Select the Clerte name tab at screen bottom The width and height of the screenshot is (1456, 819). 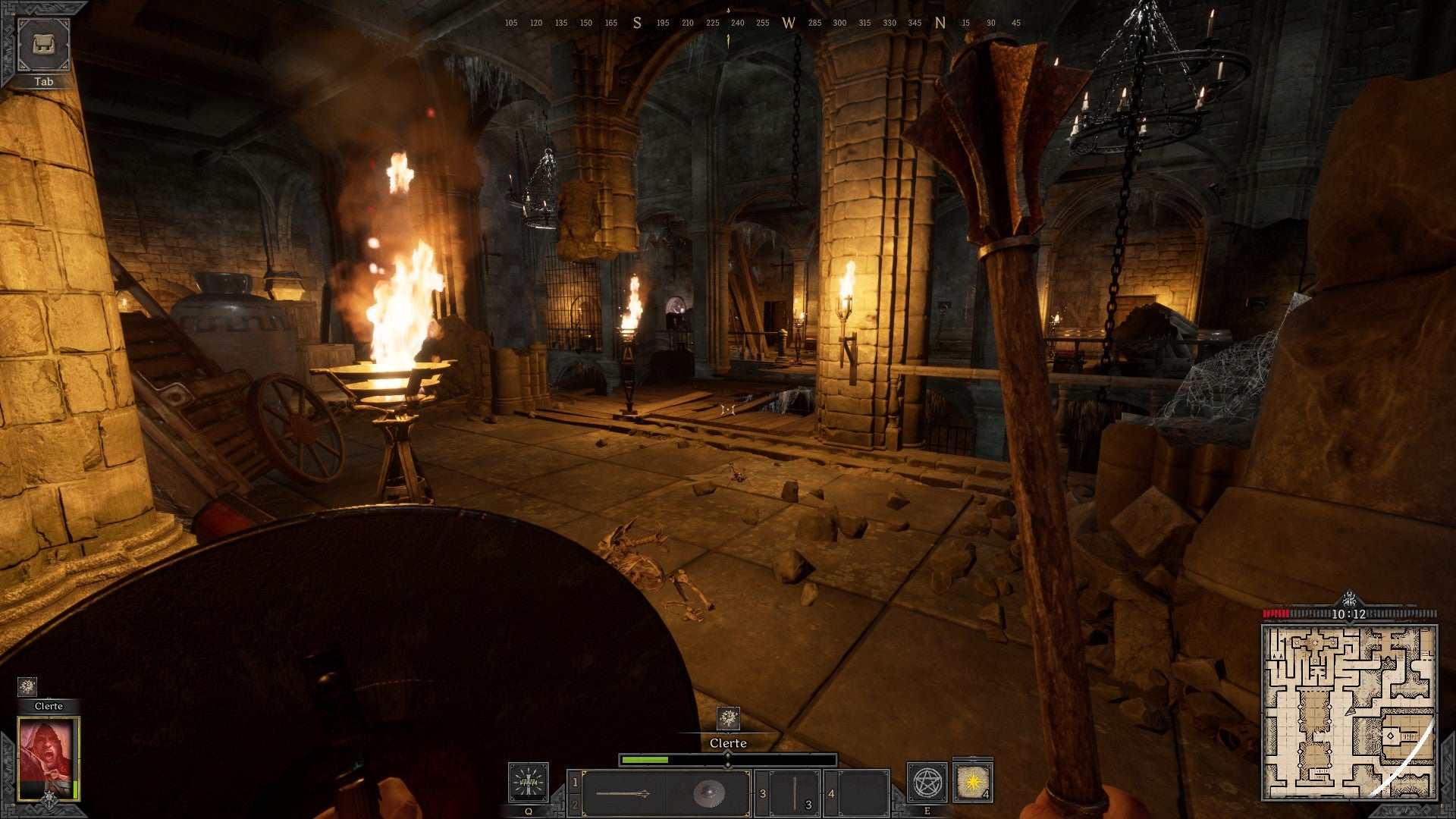(727, 743)
